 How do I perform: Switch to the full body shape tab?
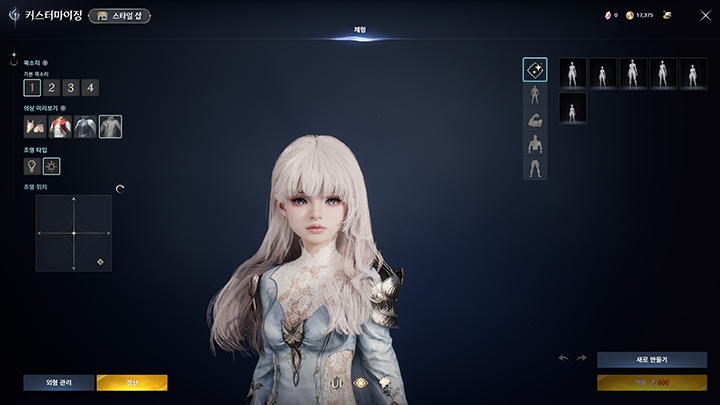pos(535,95)
